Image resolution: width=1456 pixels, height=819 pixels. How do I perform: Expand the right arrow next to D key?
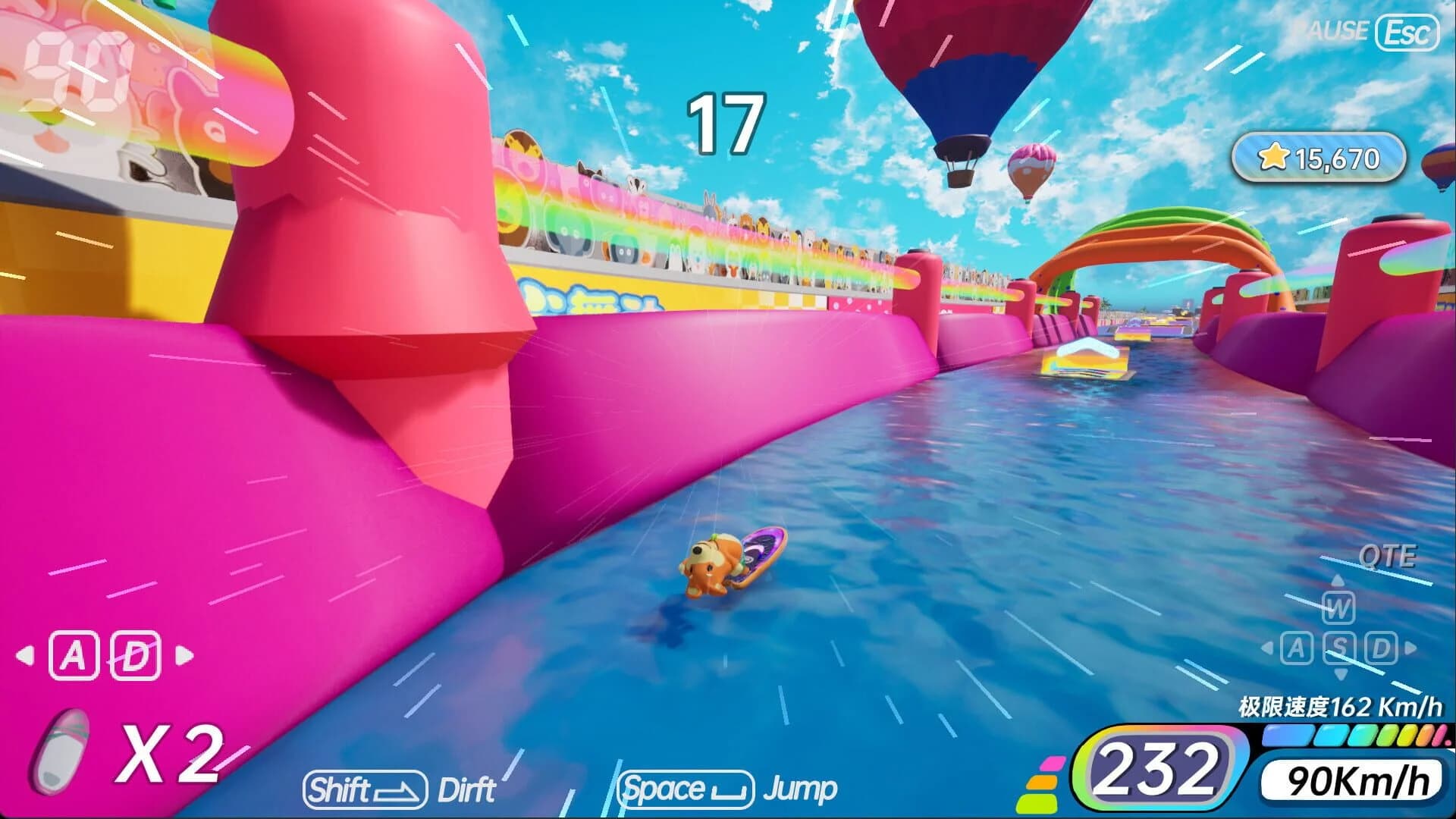pos(185,655)
